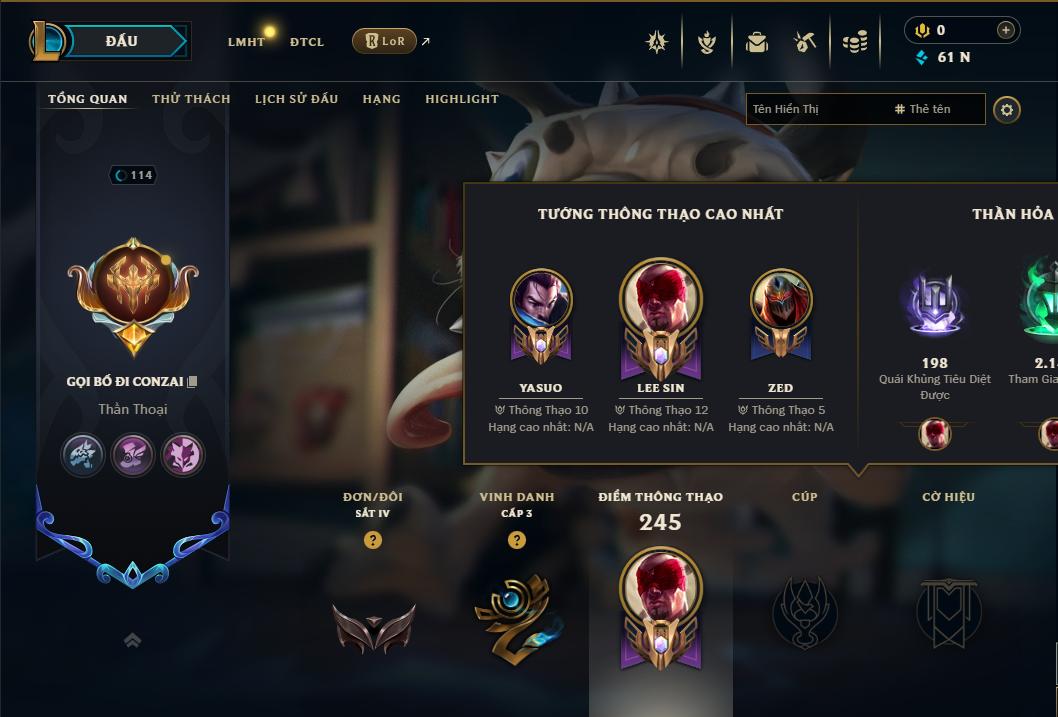This screenshot has height=717, width=1058.
Task: Open the Highlight tab
Action: pyautogui.click(x=461, y=99)
